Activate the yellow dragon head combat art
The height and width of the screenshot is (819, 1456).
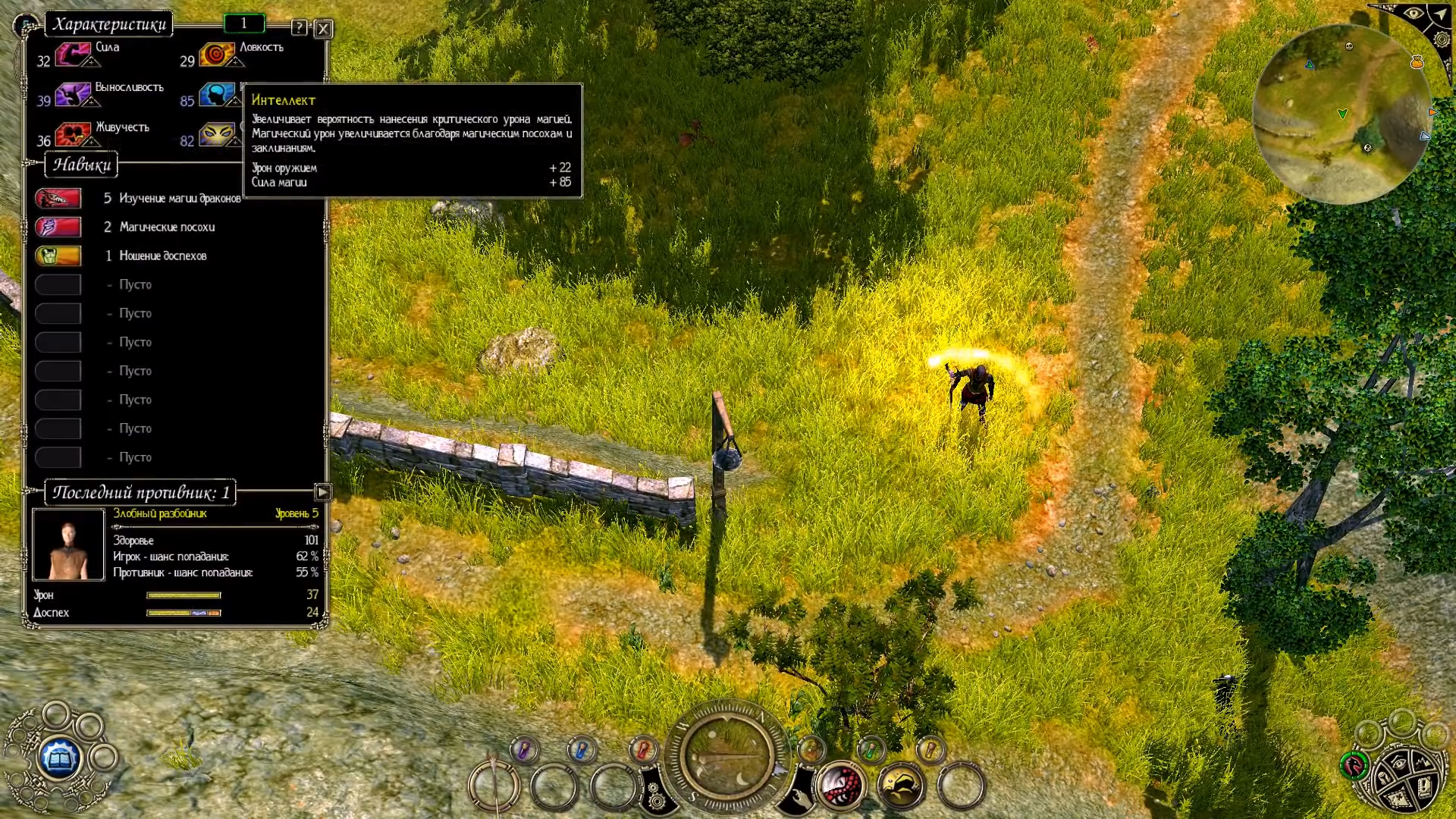pos(900,784)
